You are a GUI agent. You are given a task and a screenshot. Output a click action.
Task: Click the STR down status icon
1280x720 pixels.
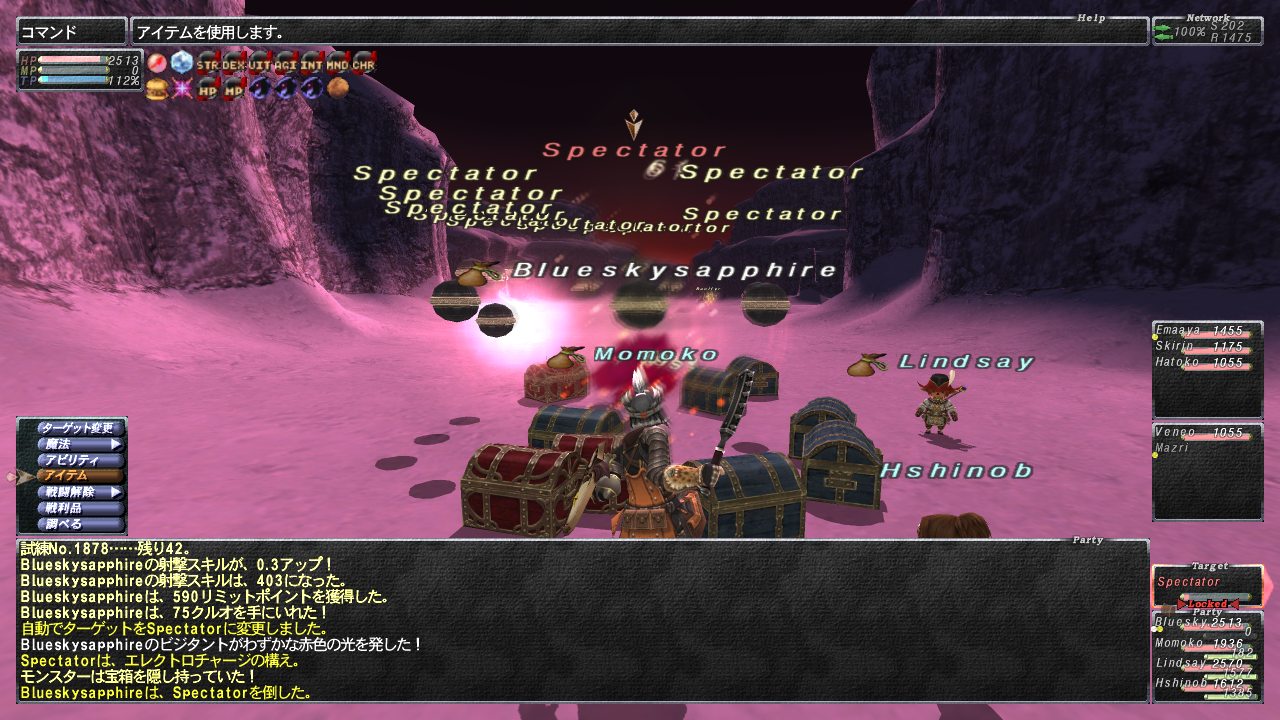point(208,63)
